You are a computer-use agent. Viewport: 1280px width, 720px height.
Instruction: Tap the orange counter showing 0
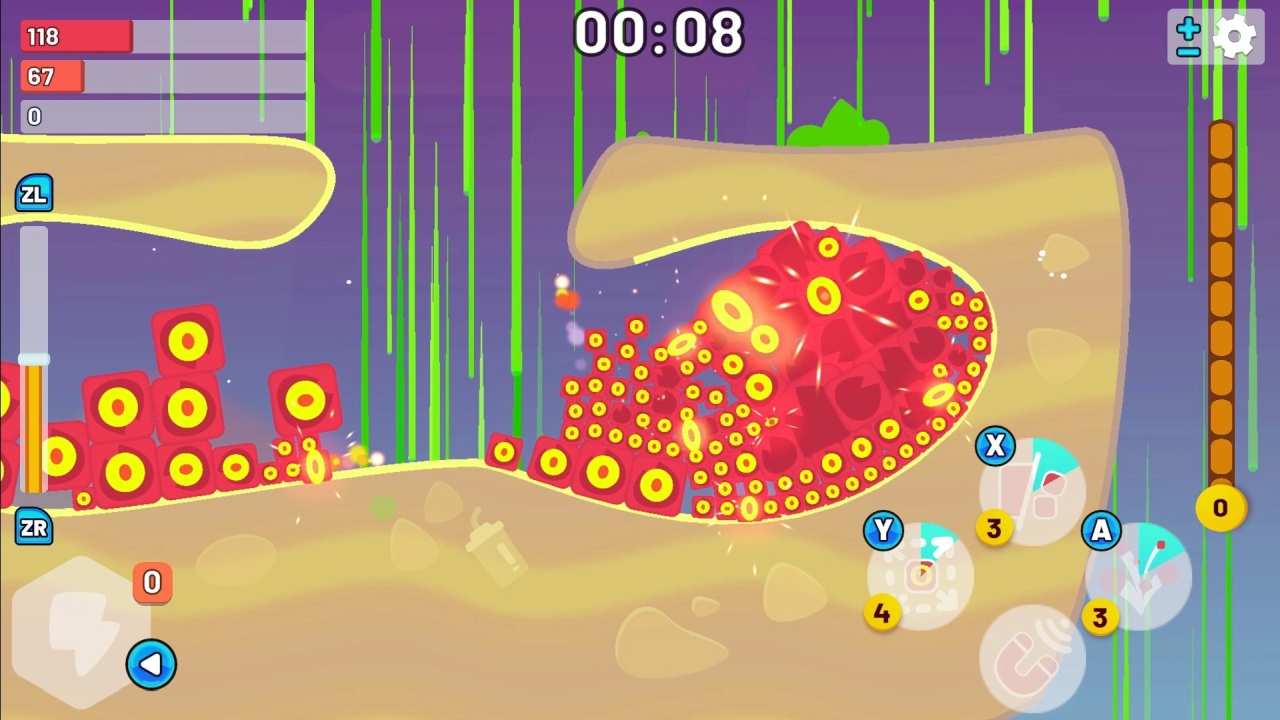[x=152, y=584]
